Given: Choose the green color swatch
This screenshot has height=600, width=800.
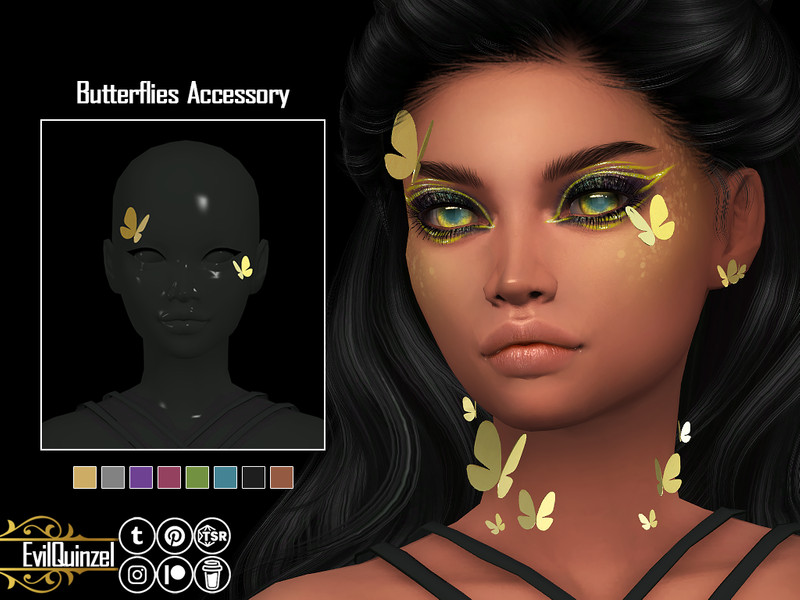Looking at the screenshot, I should [x=197, y=477].
